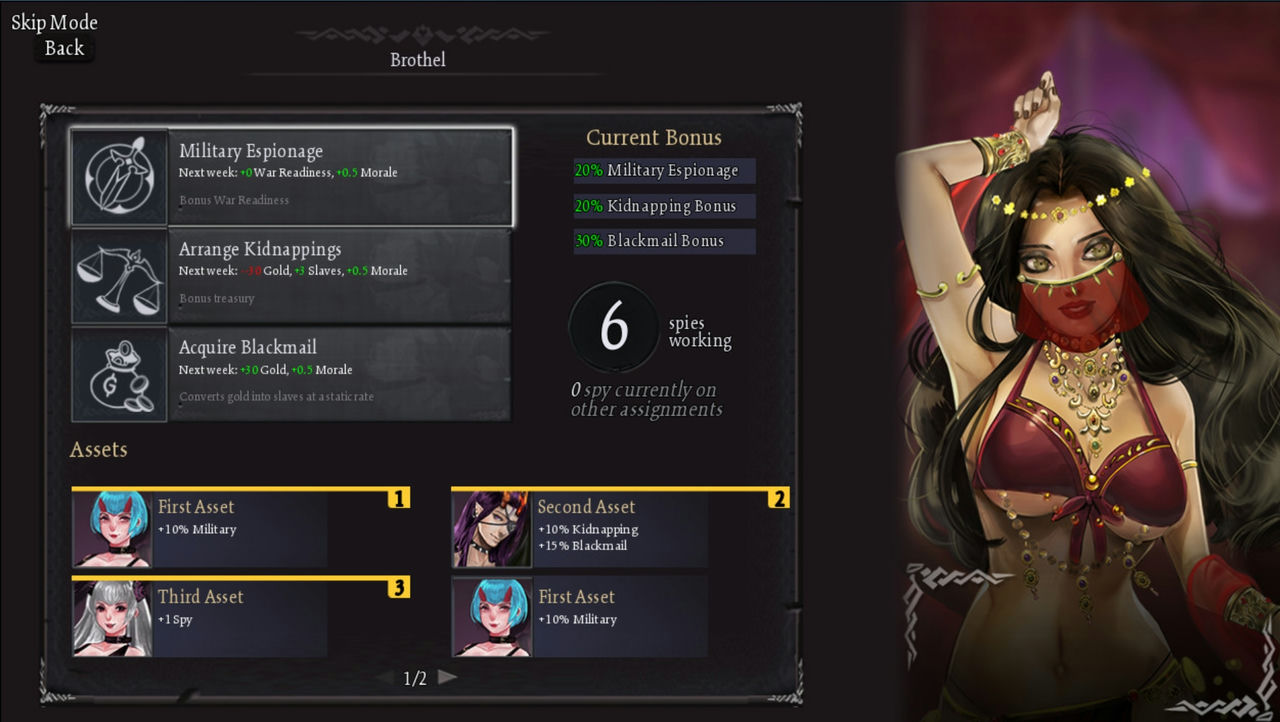Enable Skip Mode

coord(55,21)
